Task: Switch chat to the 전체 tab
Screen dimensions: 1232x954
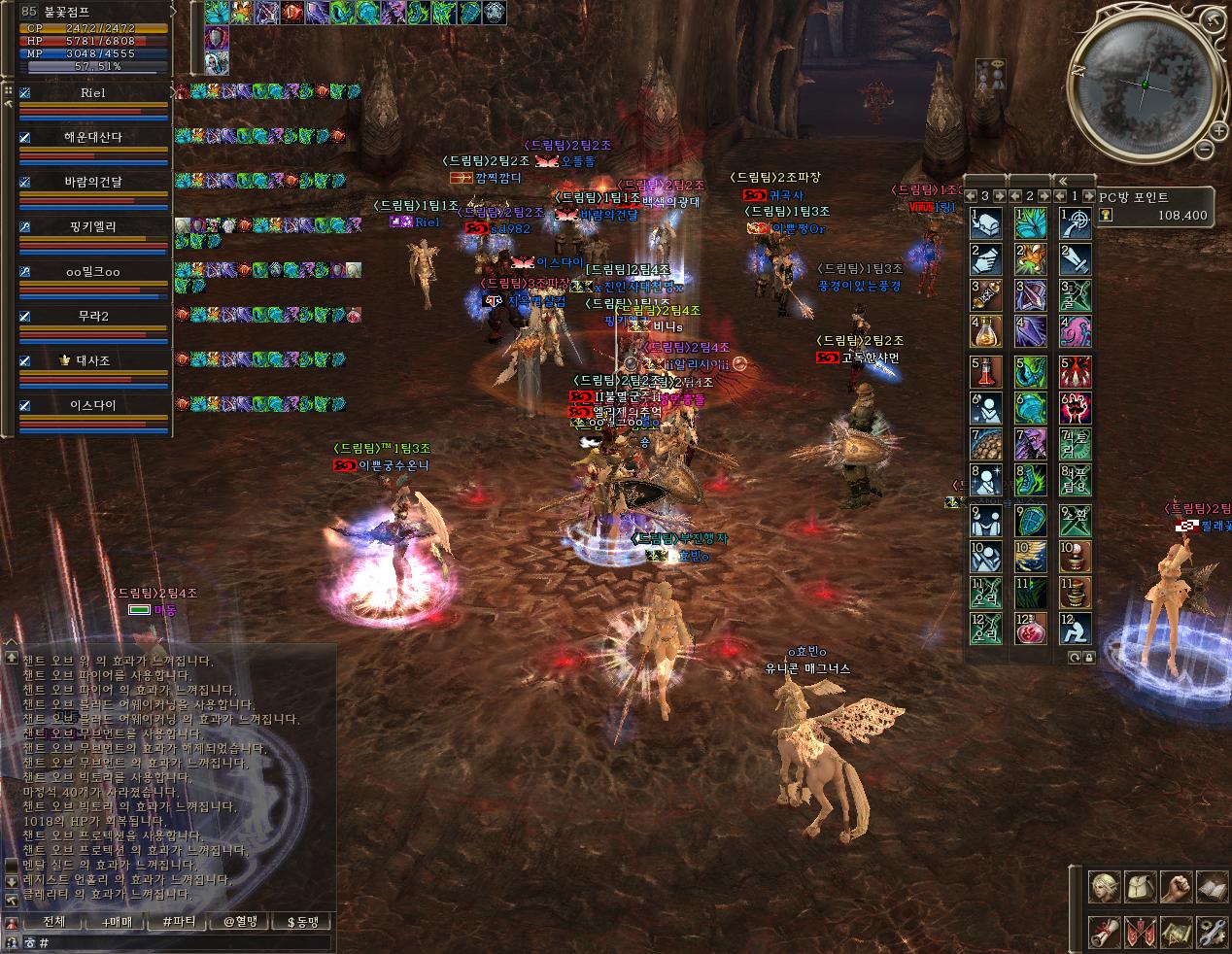Action: [x=55, y=922]
